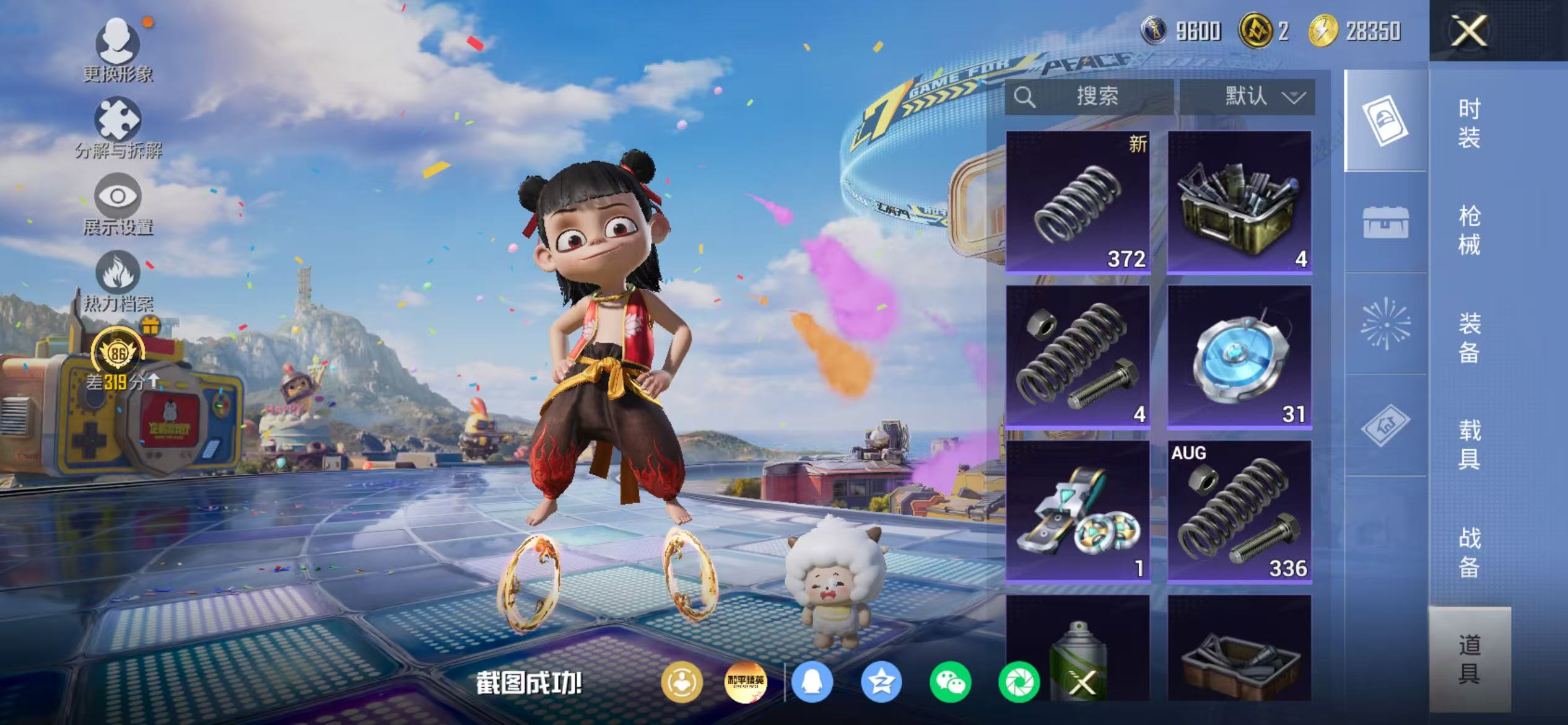1568x725 pixels.
Task: Select the blue round disc item
Action: click(x=1239, y=356)
